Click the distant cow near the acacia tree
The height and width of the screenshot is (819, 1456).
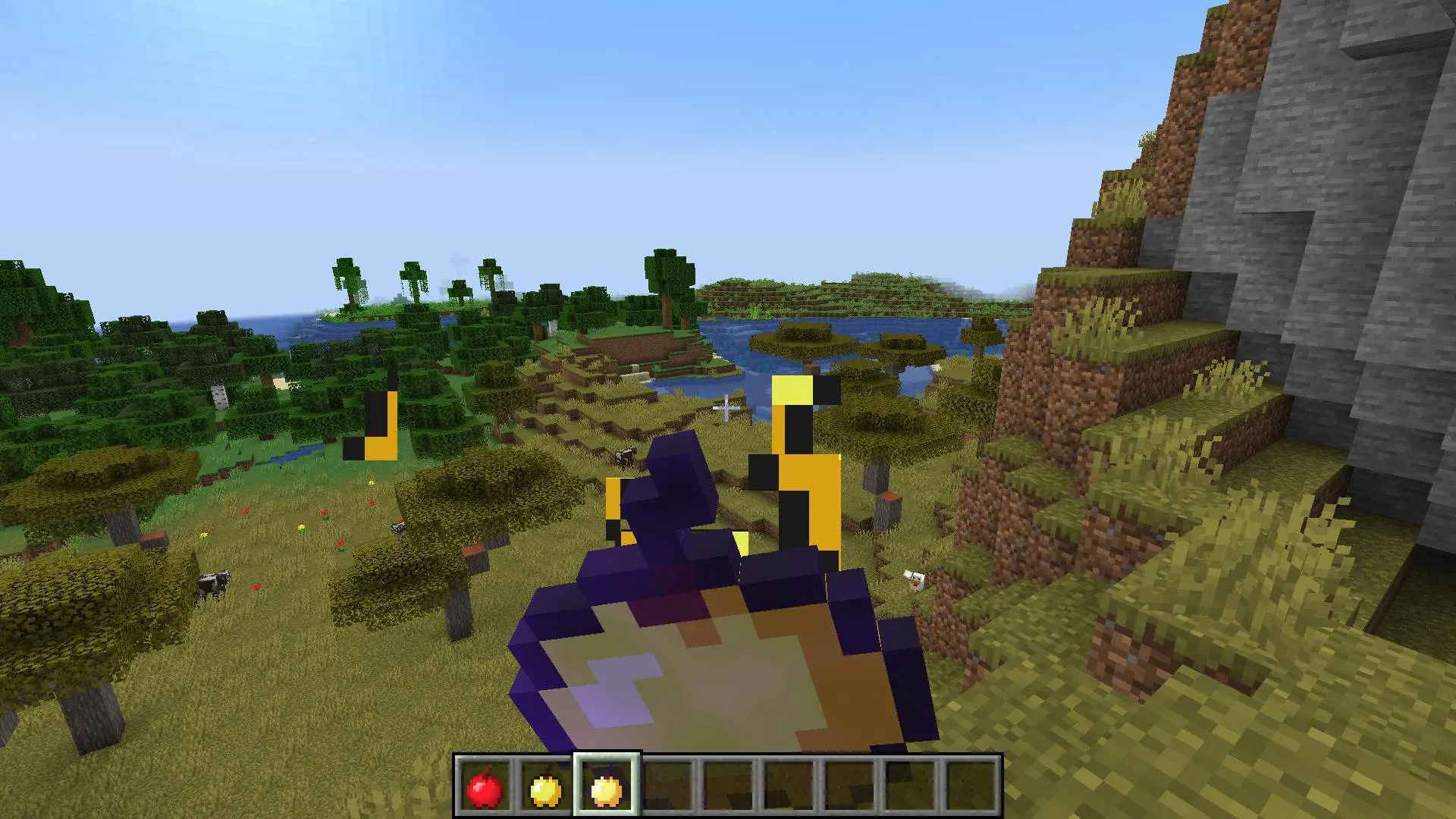tap(398, 526)
